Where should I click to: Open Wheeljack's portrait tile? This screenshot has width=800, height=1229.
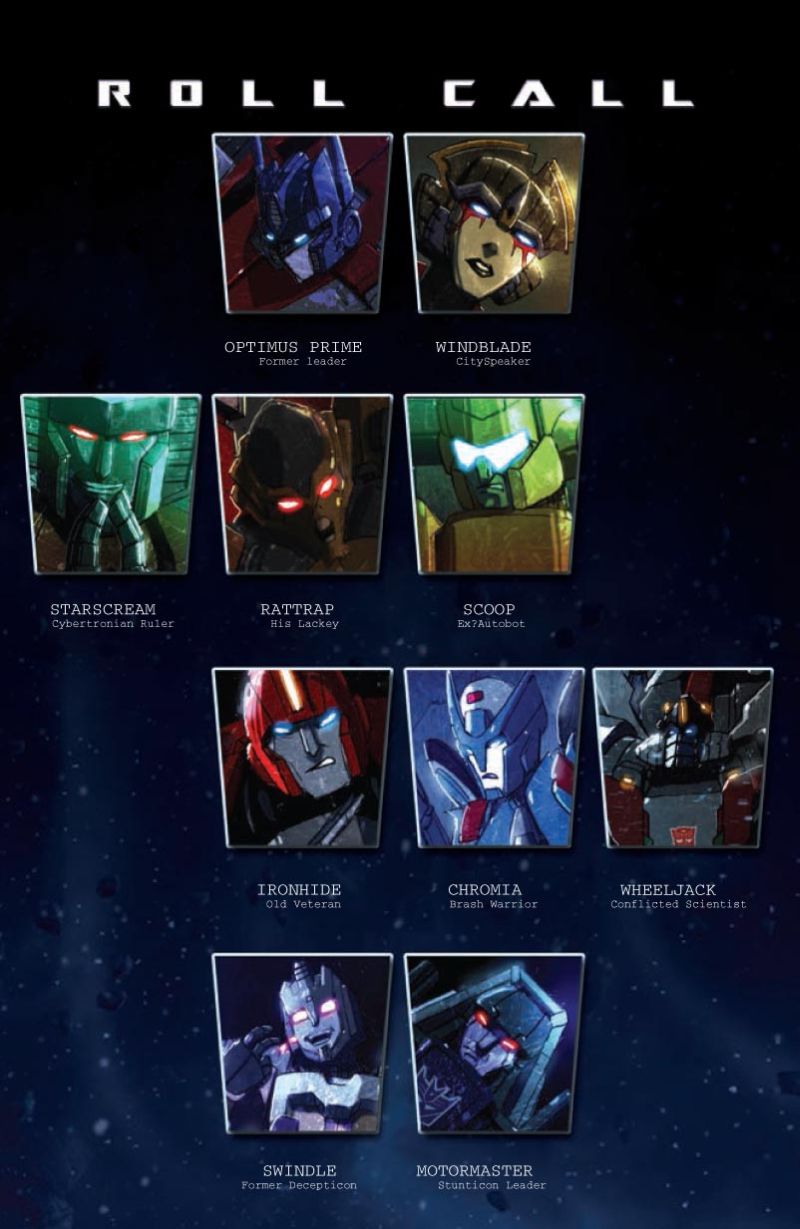tap(683, 759)
